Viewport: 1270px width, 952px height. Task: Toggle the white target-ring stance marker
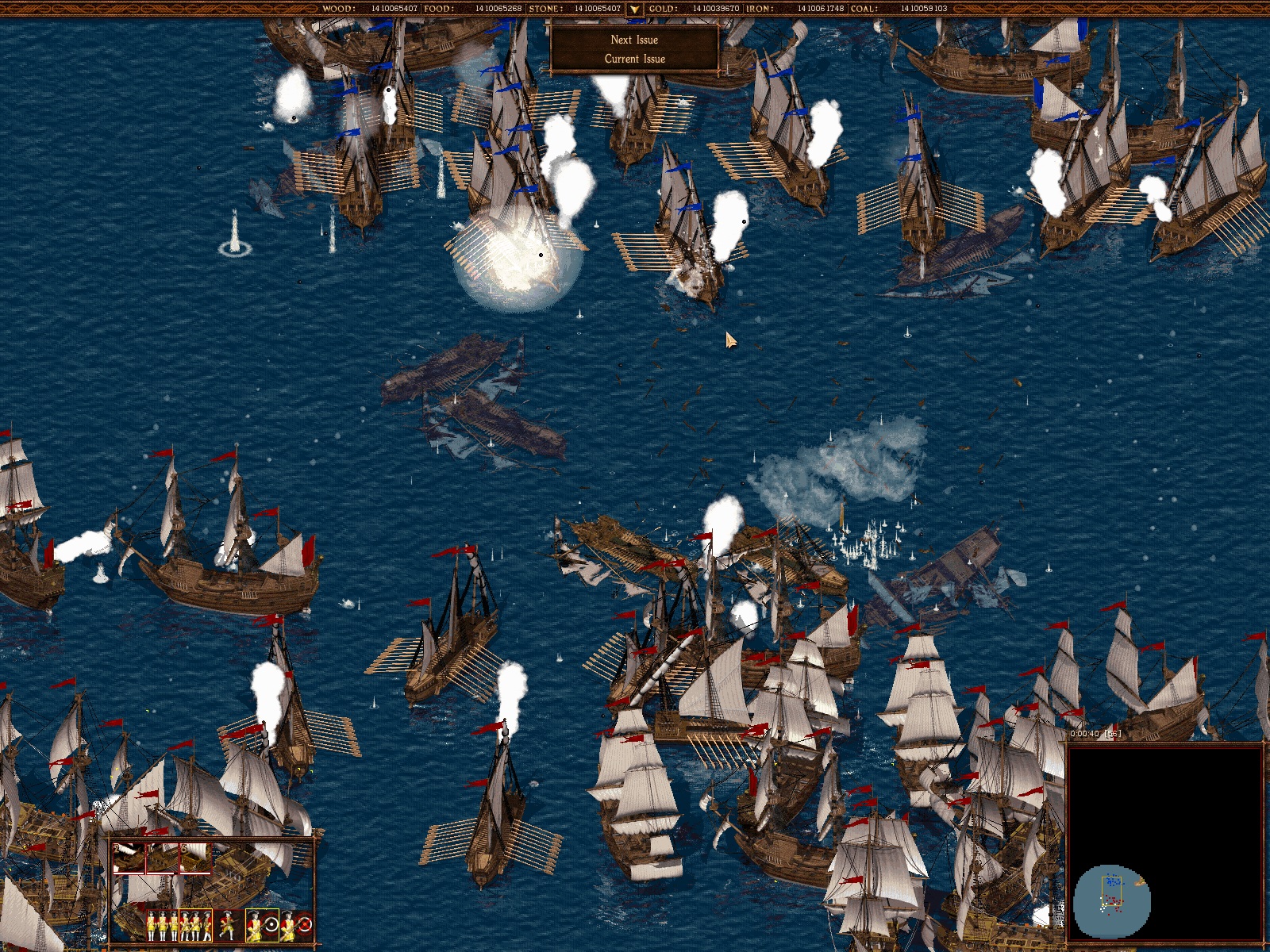point(271,925)
